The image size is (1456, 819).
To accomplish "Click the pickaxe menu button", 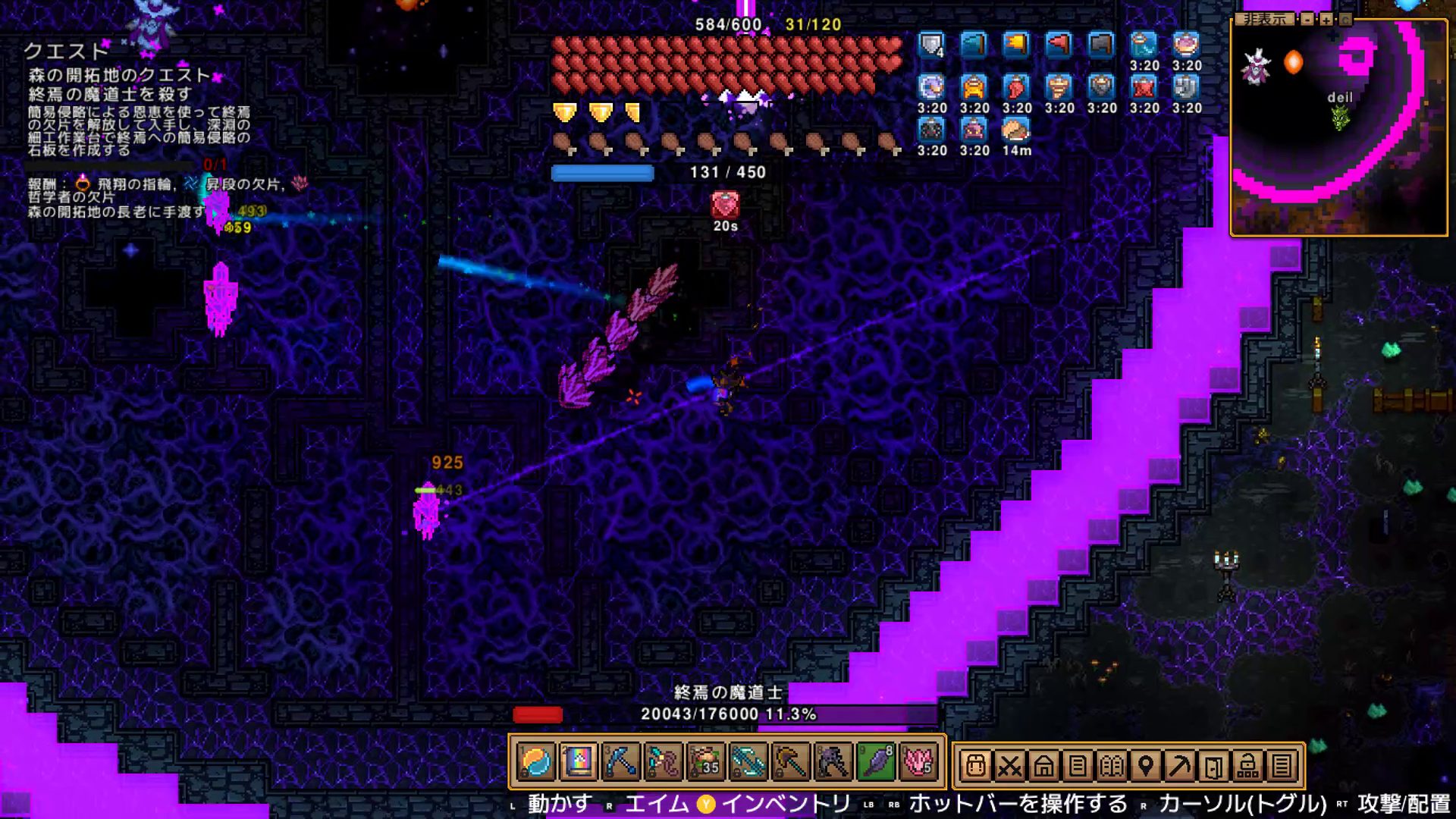I will [x=1179, y=767].
